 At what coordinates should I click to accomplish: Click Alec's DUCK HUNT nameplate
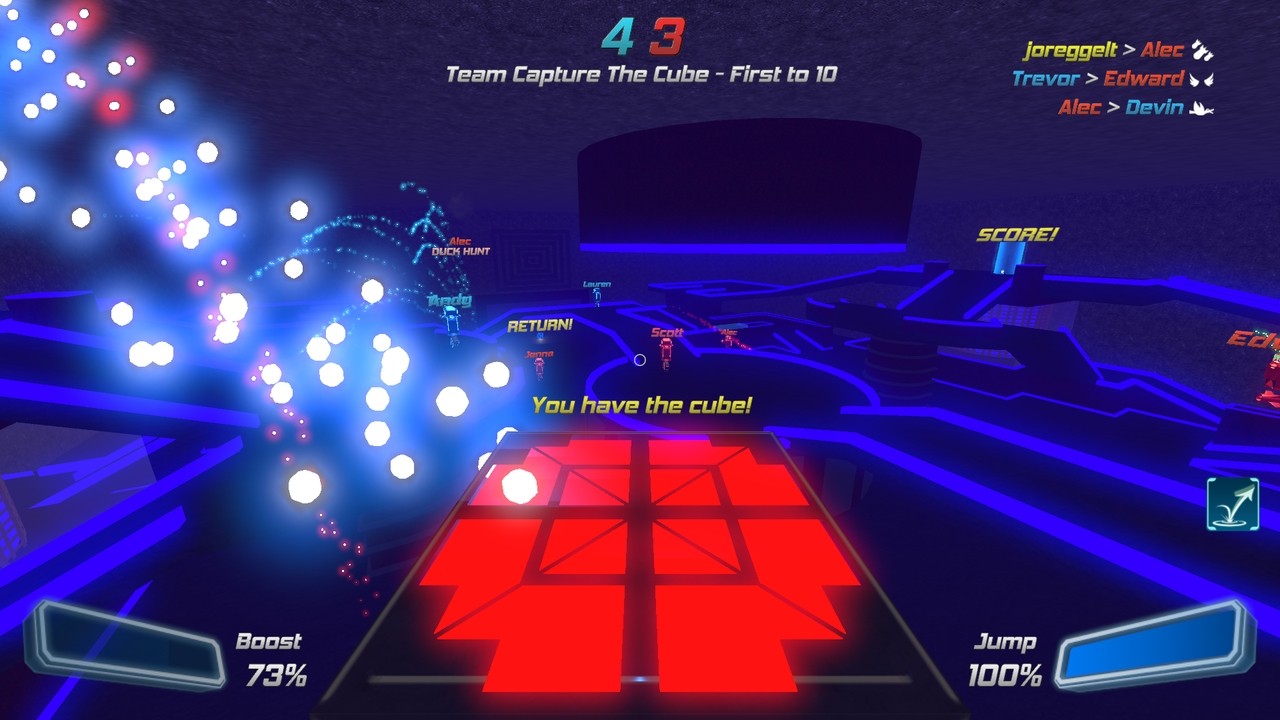point(461,247)
